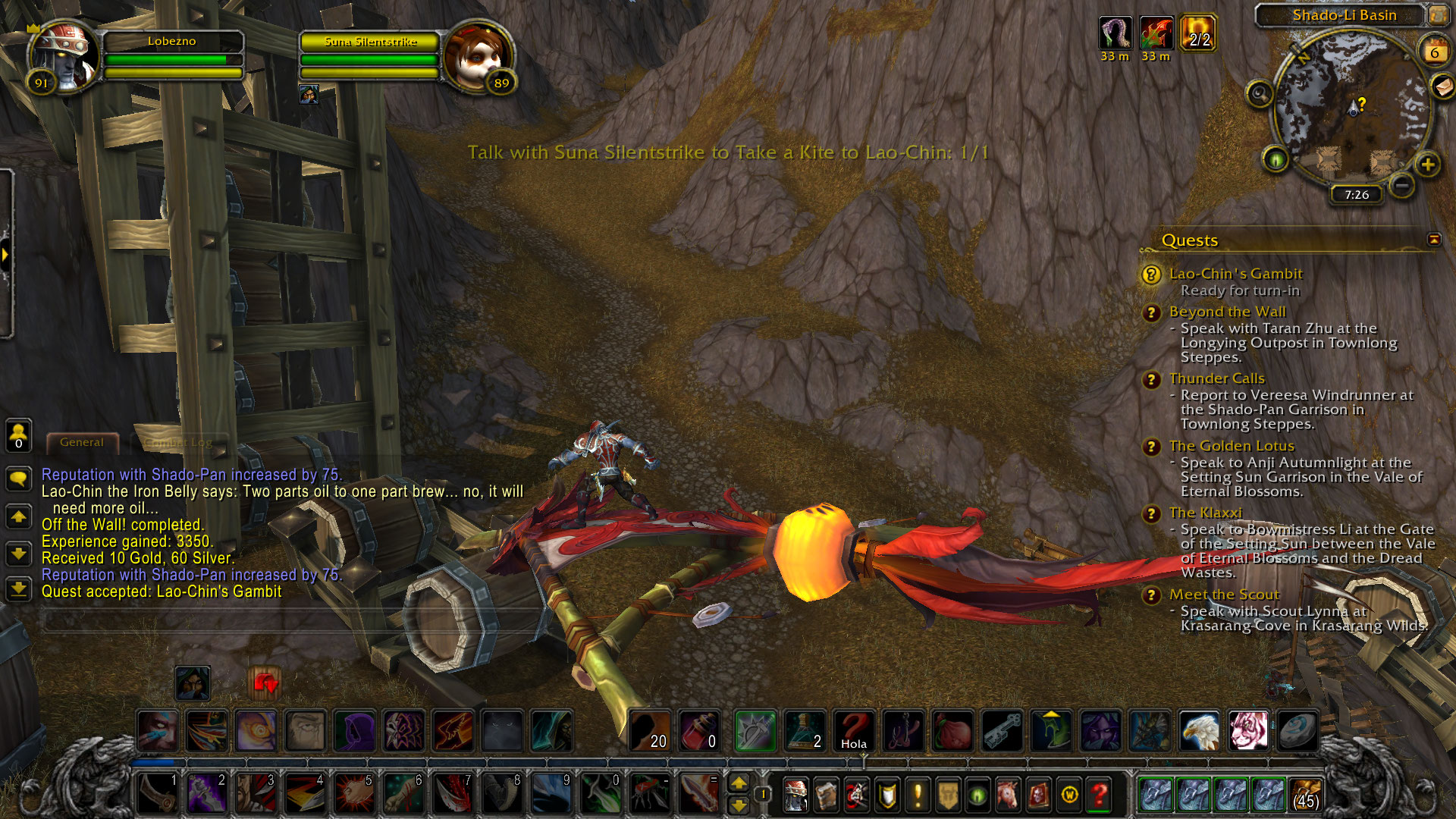1456x819 pixels.
Task: Open the mail envelope notification icon
Action: (x=1442, y=87)
